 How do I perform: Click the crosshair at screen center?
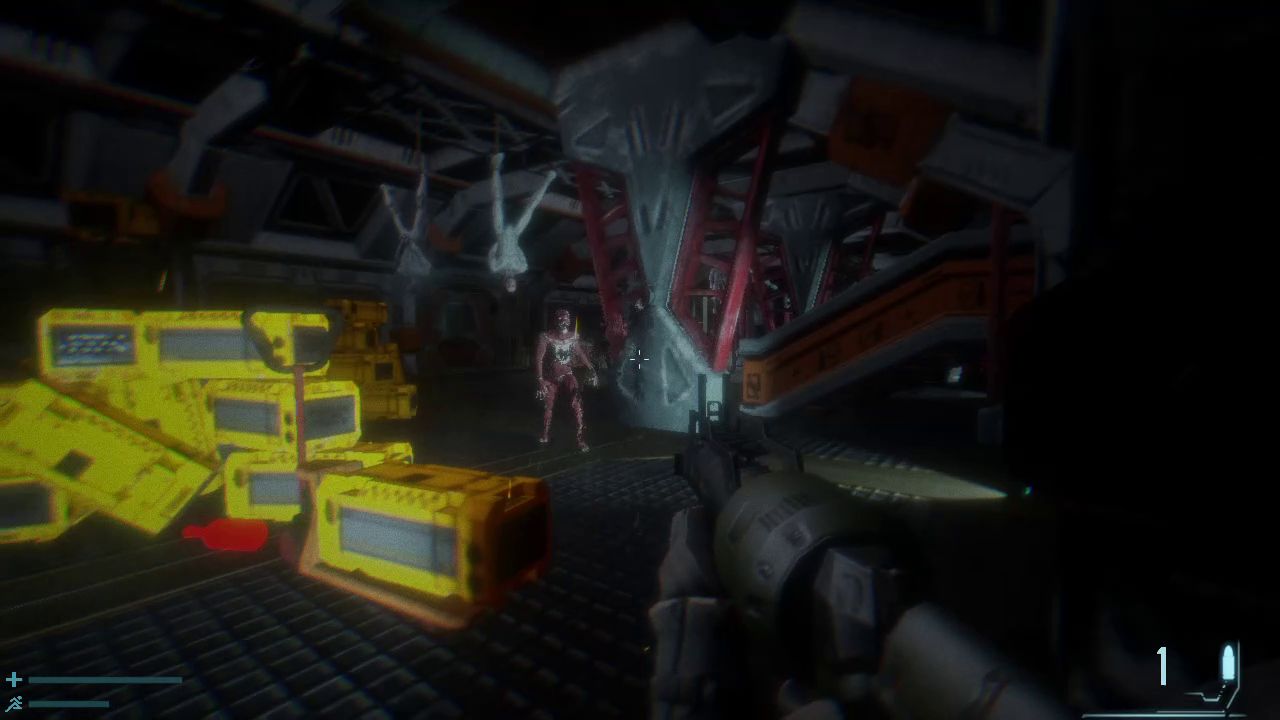click(639, 360)
